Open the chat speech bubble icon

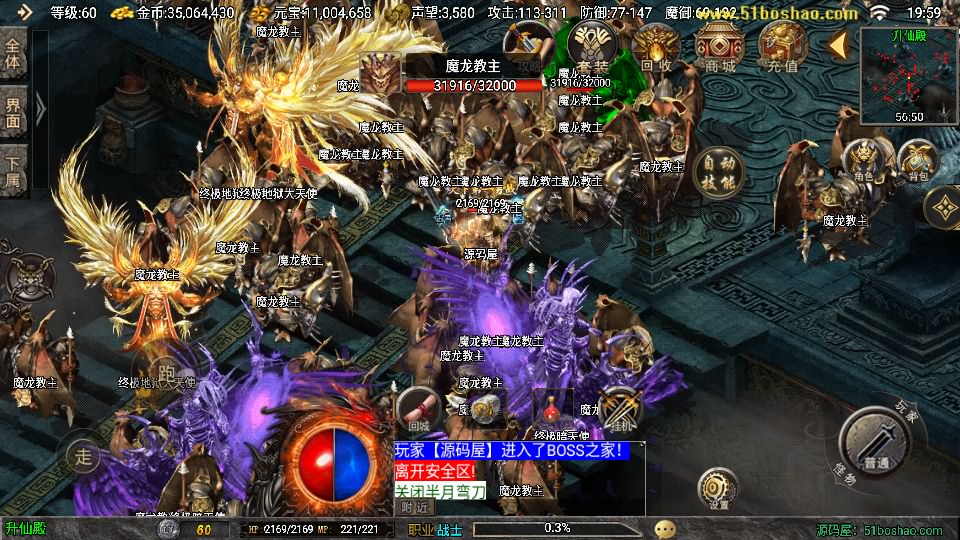point(665,529)
